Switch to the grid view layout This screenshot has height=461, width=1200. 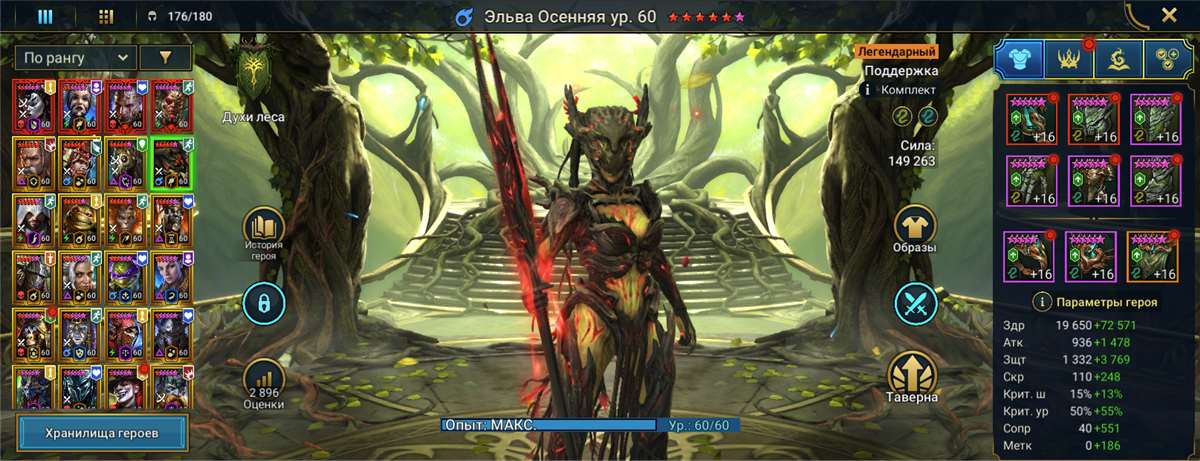point(107,16)
